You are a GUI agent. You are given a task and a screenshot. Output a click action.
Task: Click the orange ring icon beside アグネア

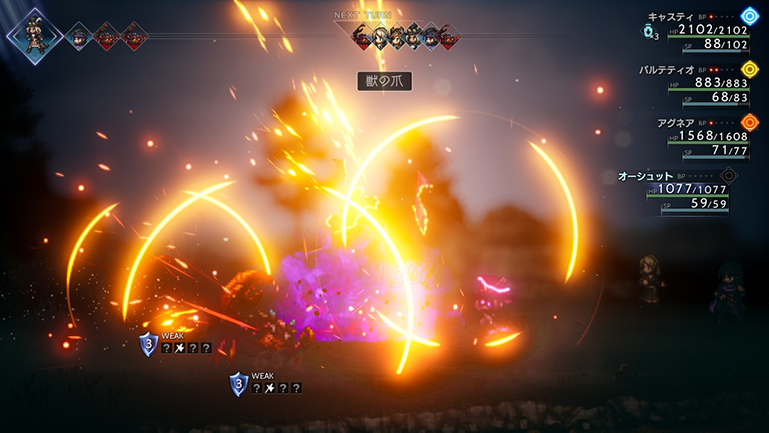tap(750, 122)
